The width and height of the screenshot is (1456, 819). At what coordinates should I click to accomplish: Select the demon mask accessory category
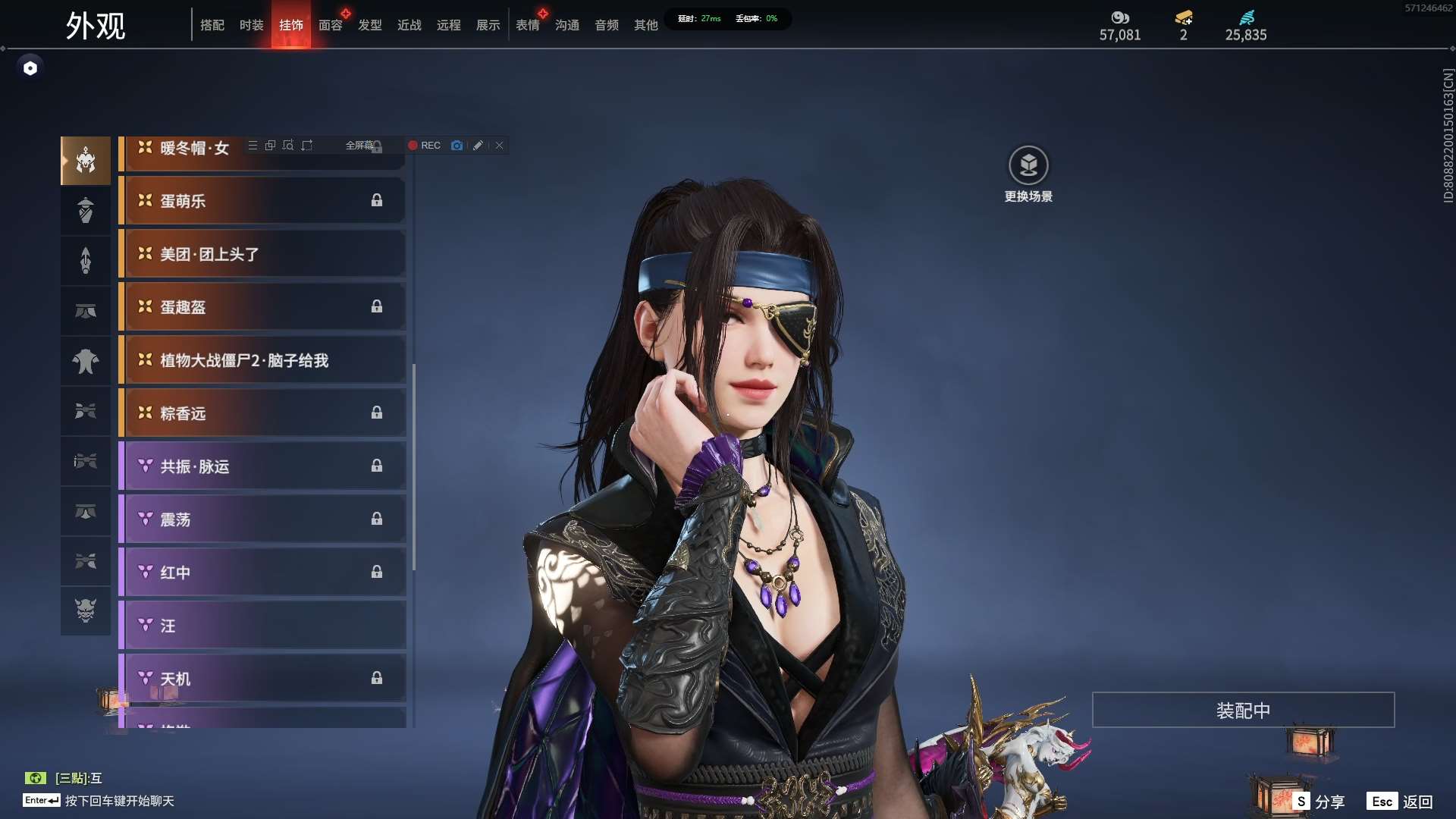[x=86, y=610]
